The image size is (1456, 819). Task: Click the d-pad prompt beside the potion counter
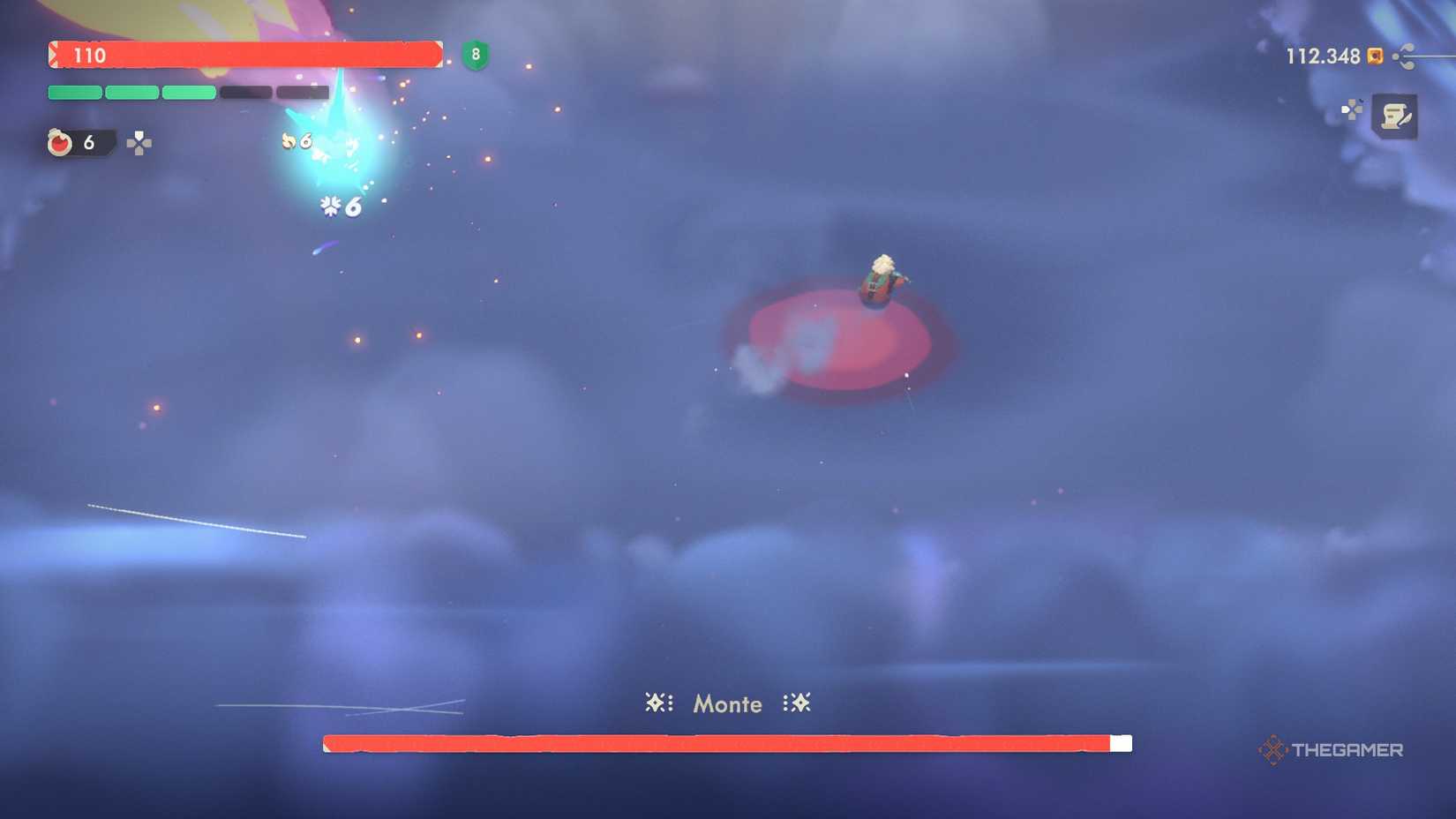pyautogui.click(x=139, y=143)
